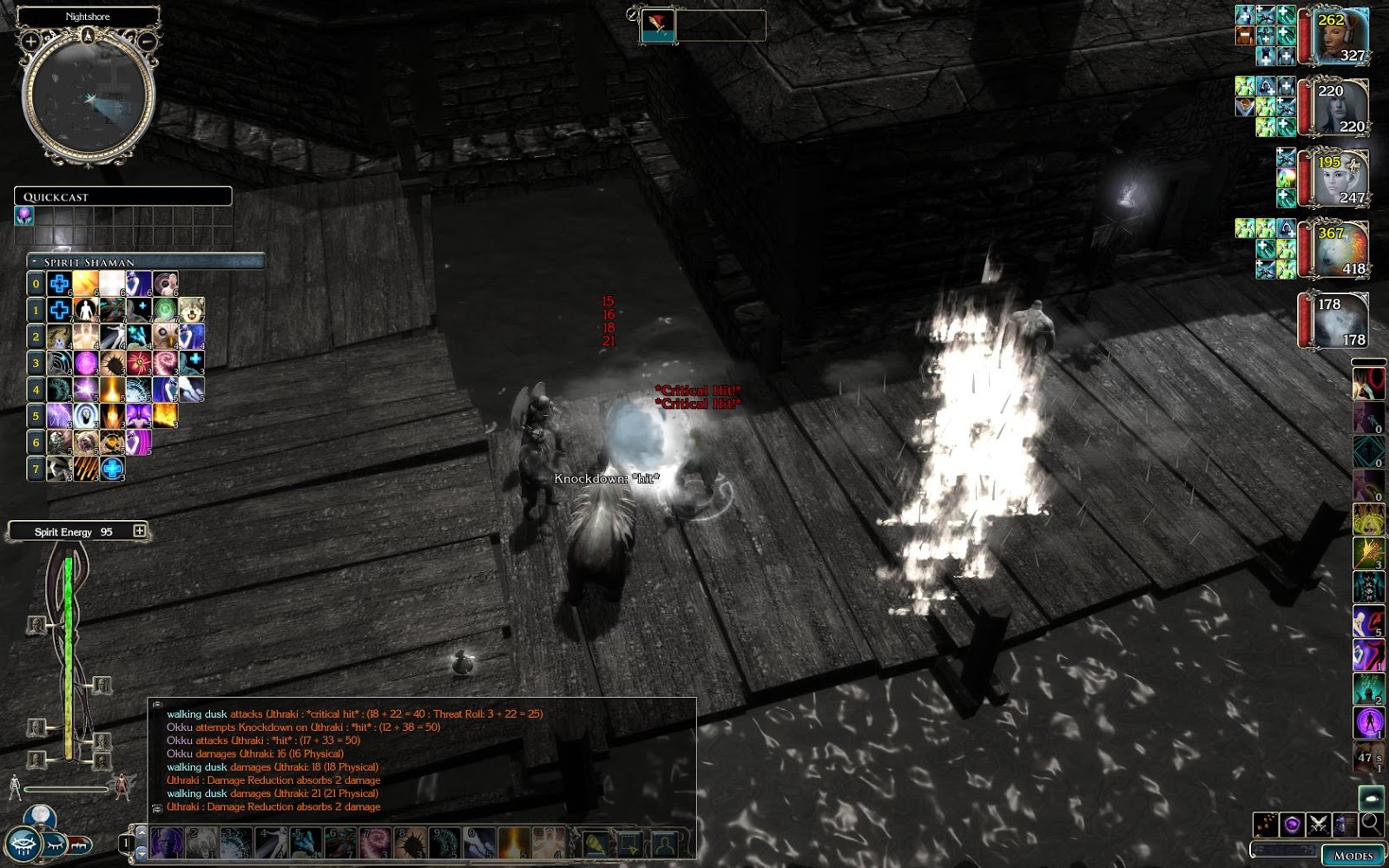
Task: Select the top party member portrait
Action: [x=1341, y=36]
